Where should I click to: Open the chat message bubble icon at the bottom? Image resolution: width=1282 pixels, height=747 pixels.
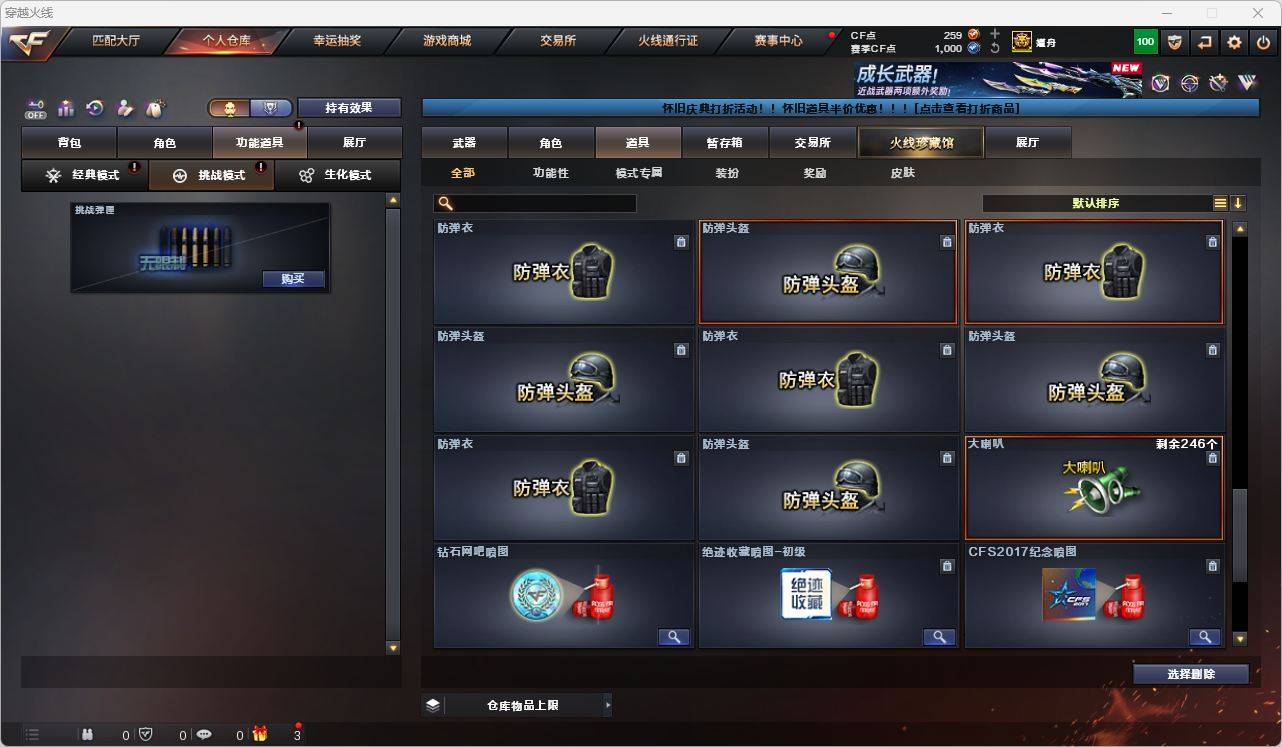pos(204,735)
